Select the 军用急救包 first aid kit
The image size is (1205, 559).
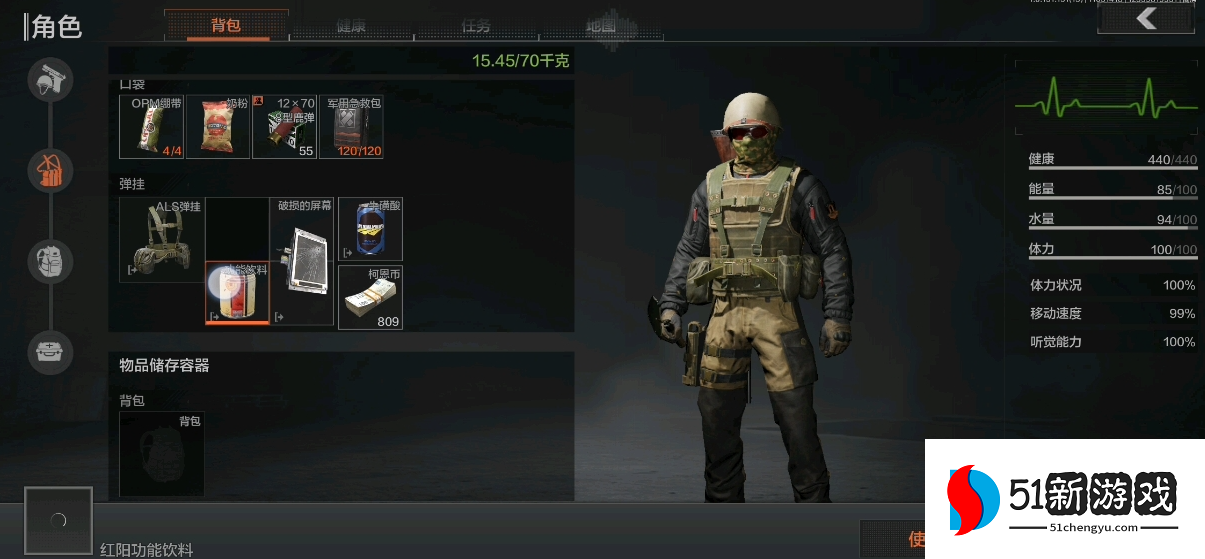pos(352,127)
